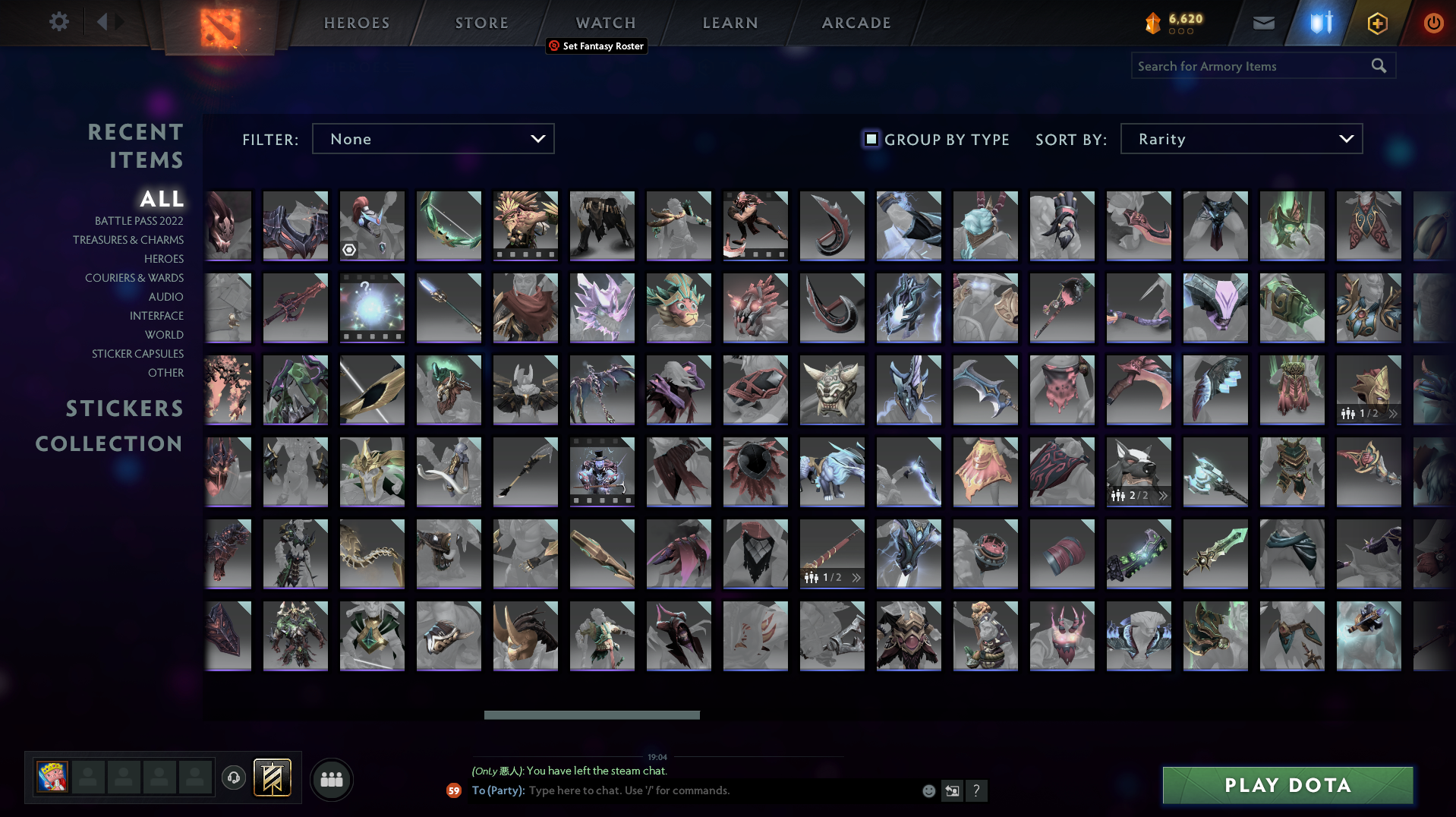Open the WATCH menu
The height and width of the screenshot is (817, 1456).
605,22
